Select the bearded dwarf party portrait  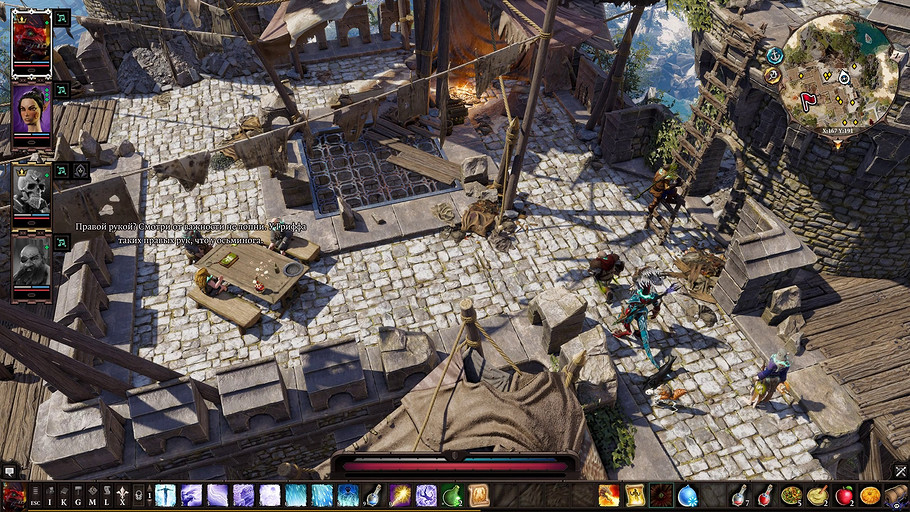pyautogui.click(x=31, y=261)
